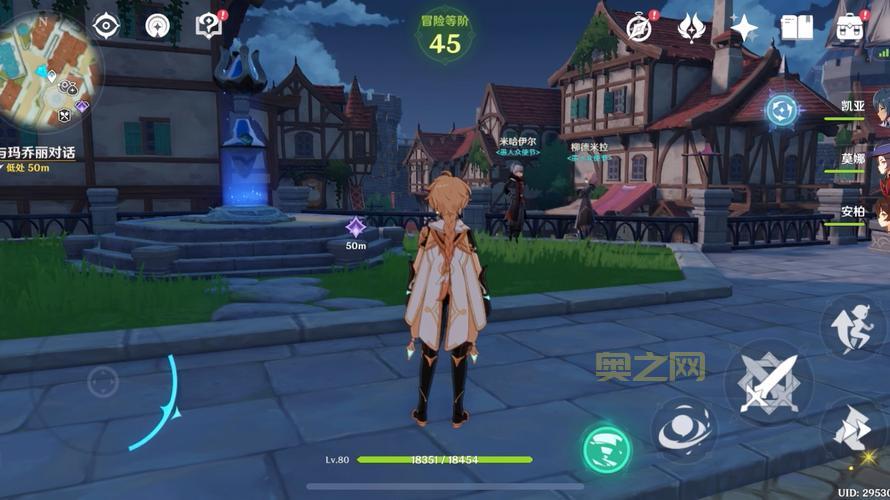
Task: Open the open-book icon
Action: 797,28
